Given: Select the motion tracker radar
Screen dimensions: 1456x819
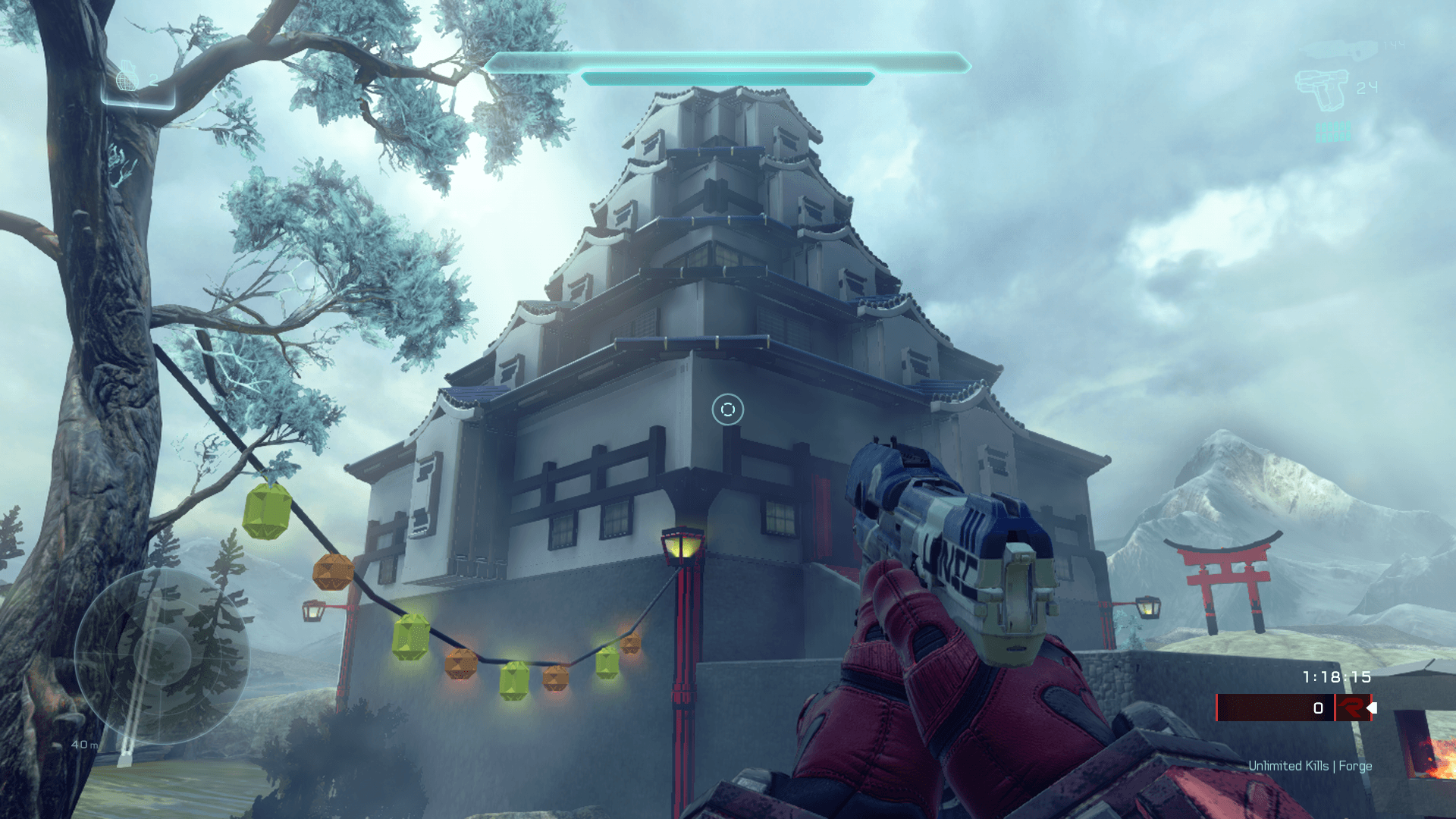Looking at the screenshot, I should pos(162,656).
